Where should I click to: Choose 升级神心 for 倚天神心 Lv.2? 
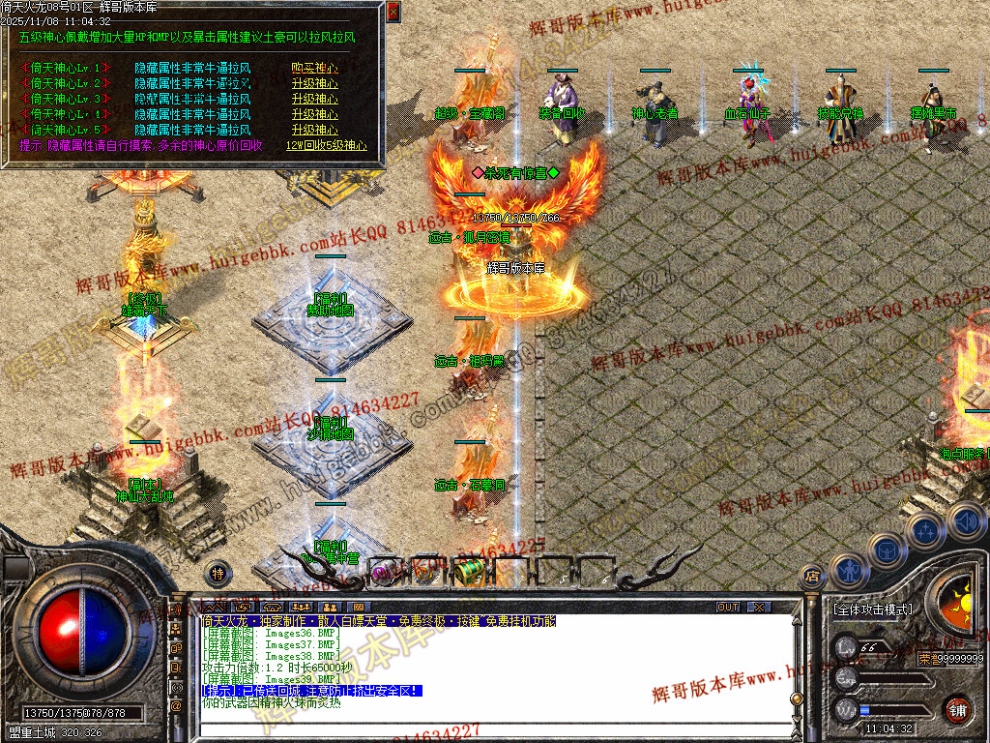[314, 84]
